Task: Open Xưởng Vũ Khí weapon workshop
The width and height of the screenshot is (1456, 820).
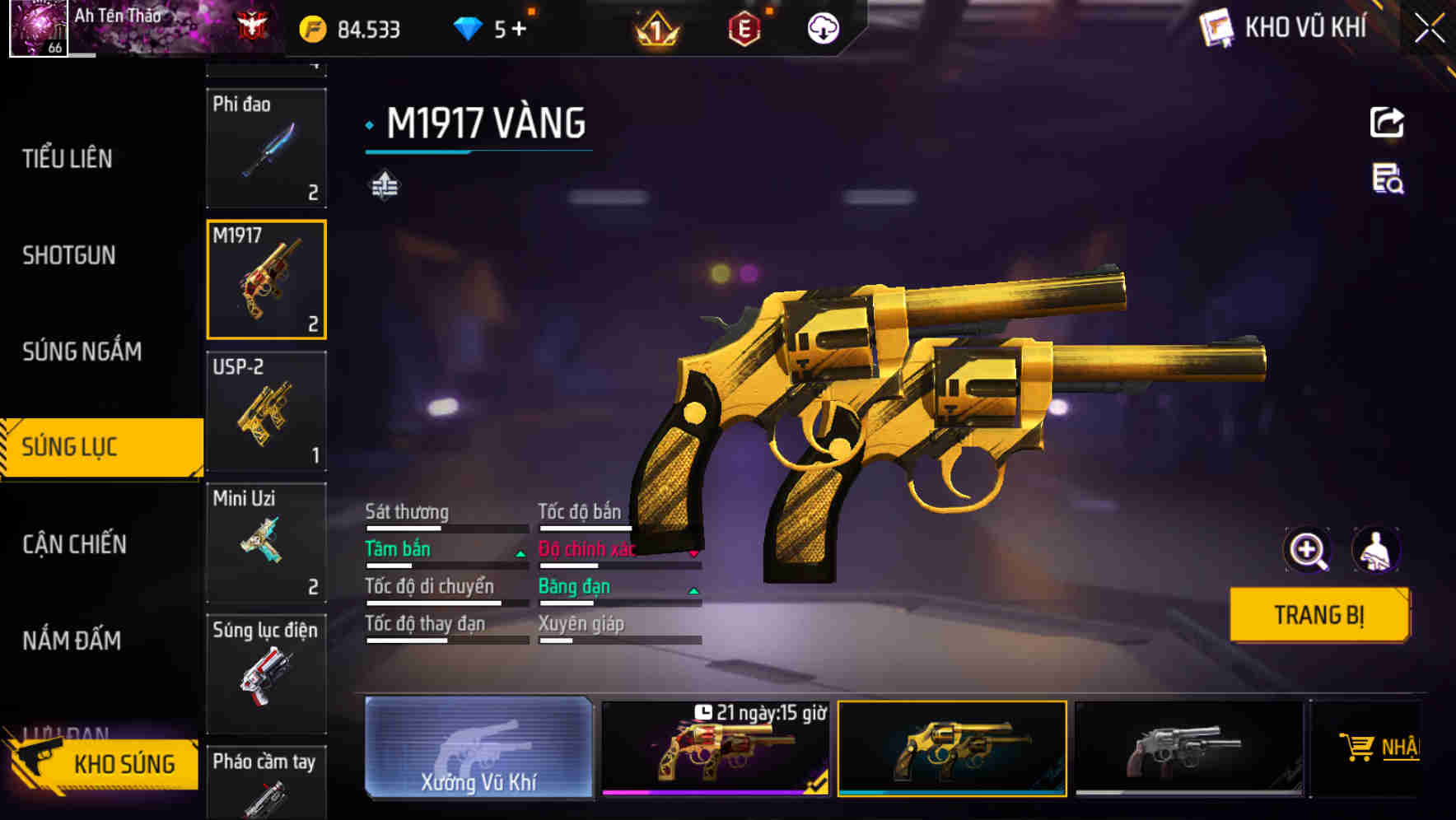Action: [x=478, y=748]
